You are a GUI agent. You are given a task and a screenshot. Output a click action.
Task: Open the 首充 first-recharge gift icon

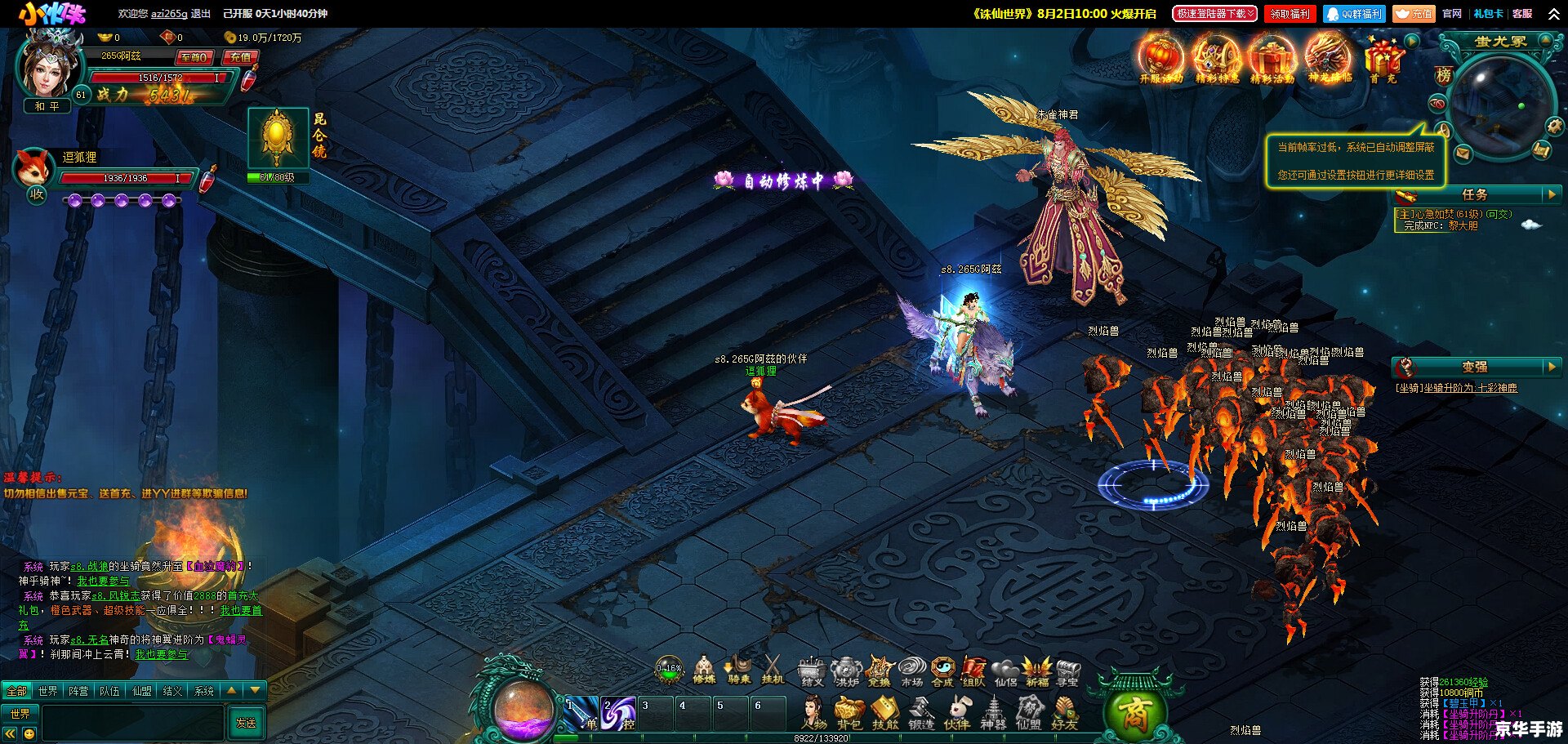pyautogui.click(x=1383, y=58)
